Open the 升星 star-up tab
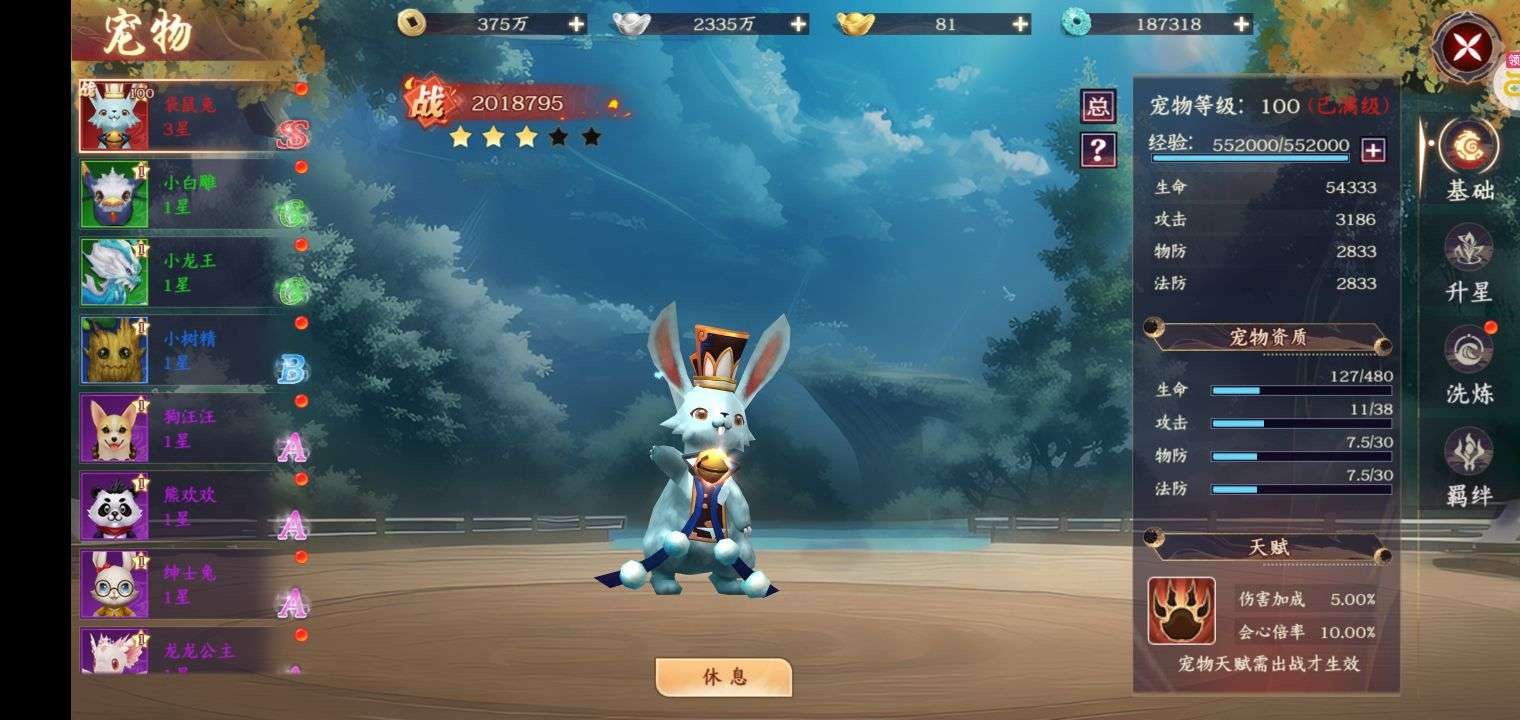 [1469, 262]
